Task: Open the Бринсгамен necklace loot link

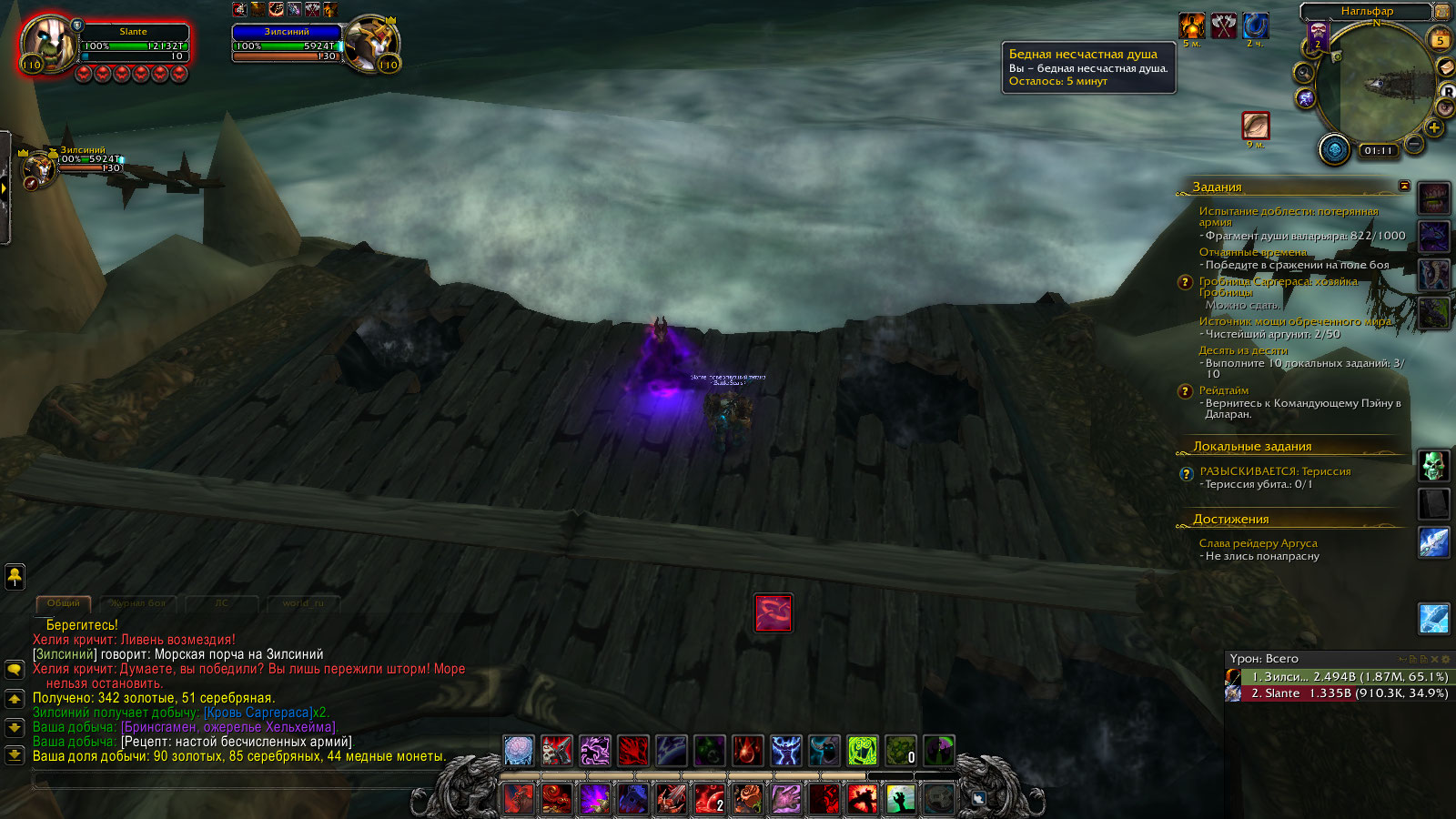Action: pos(229,727)
